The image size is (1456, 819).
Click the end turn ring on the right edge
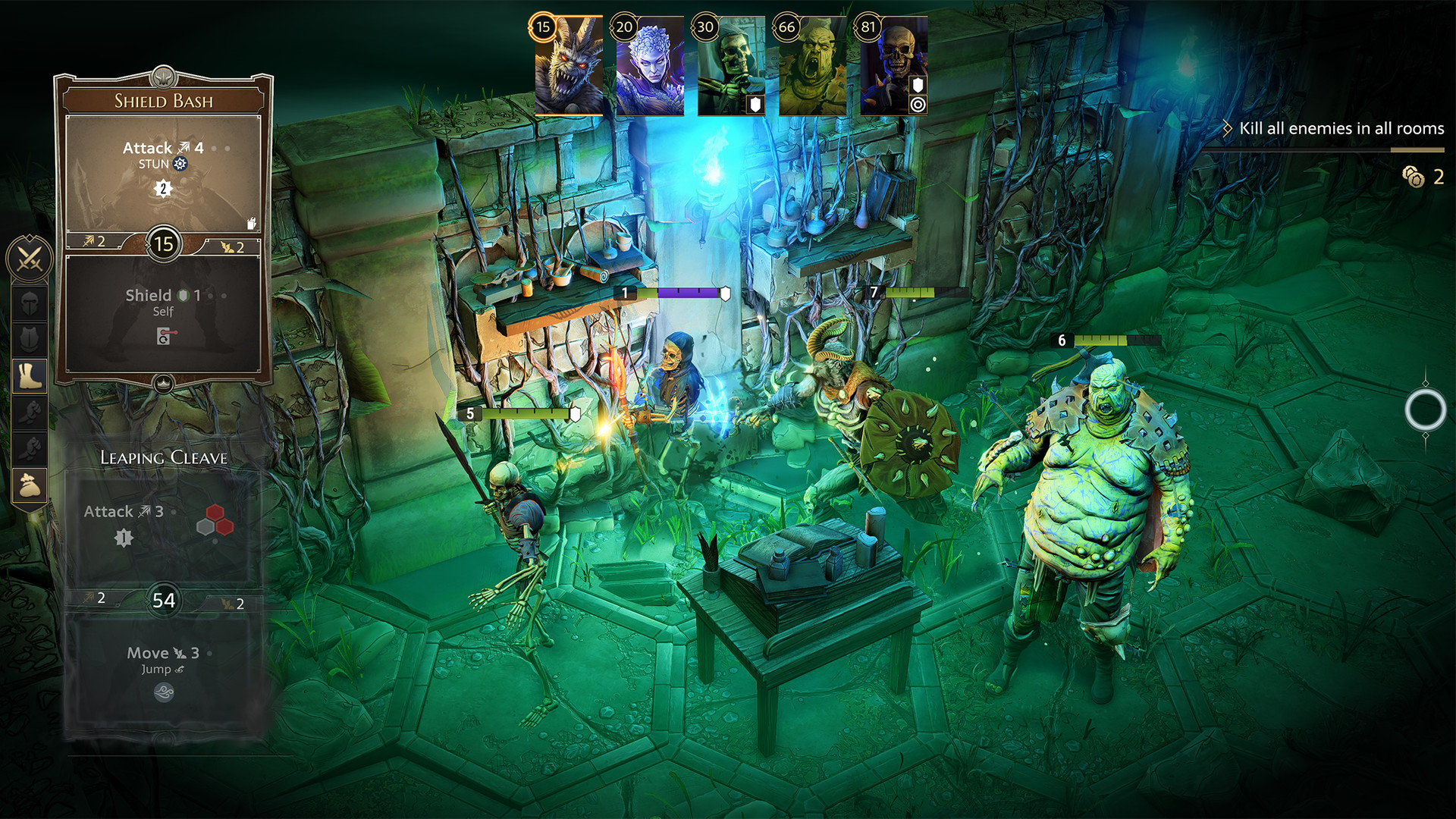[x=1424, y=410]
